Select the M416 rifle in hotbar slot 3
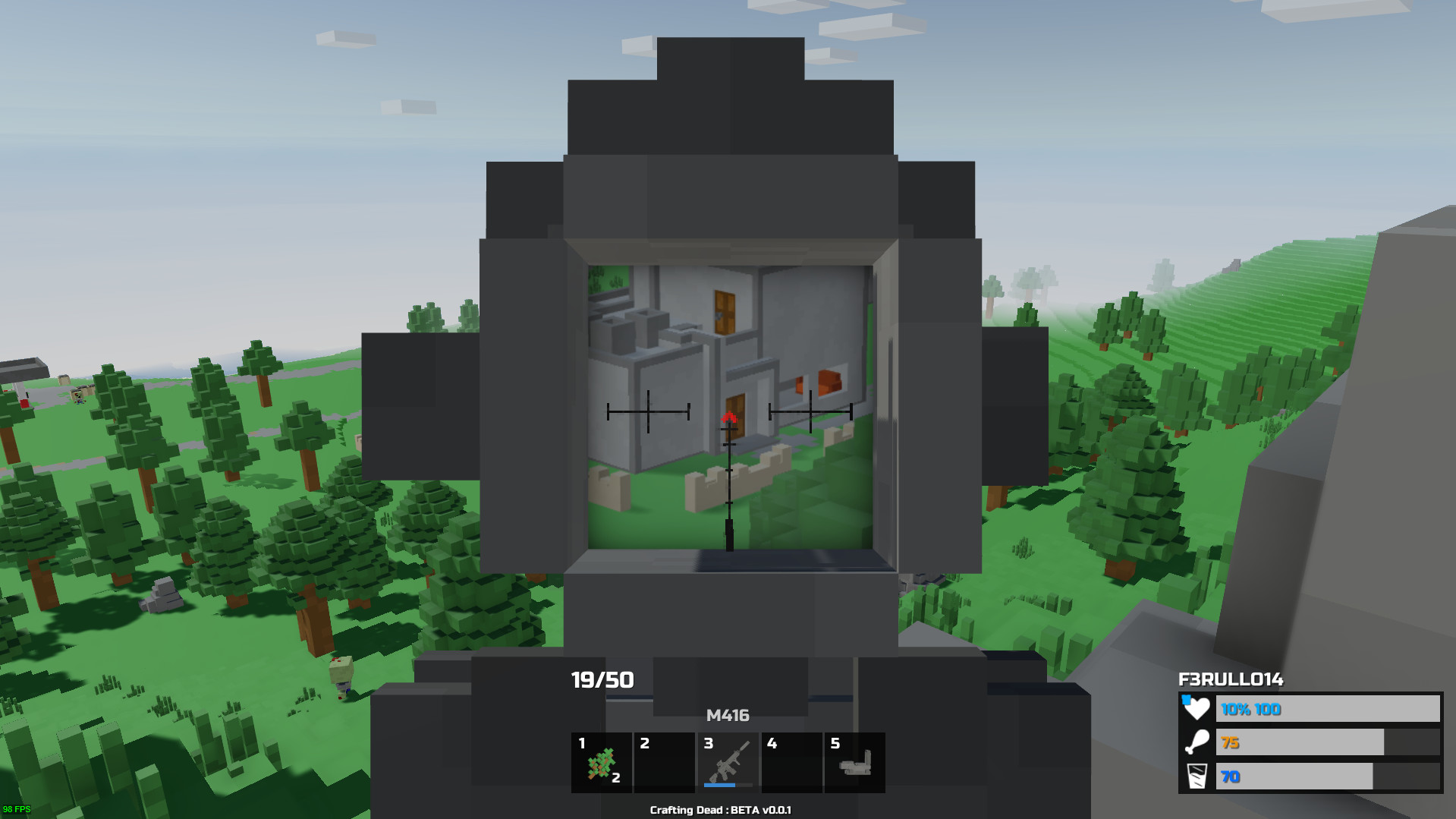Viewport: 1456px width, 819px height. pos(727,762)
